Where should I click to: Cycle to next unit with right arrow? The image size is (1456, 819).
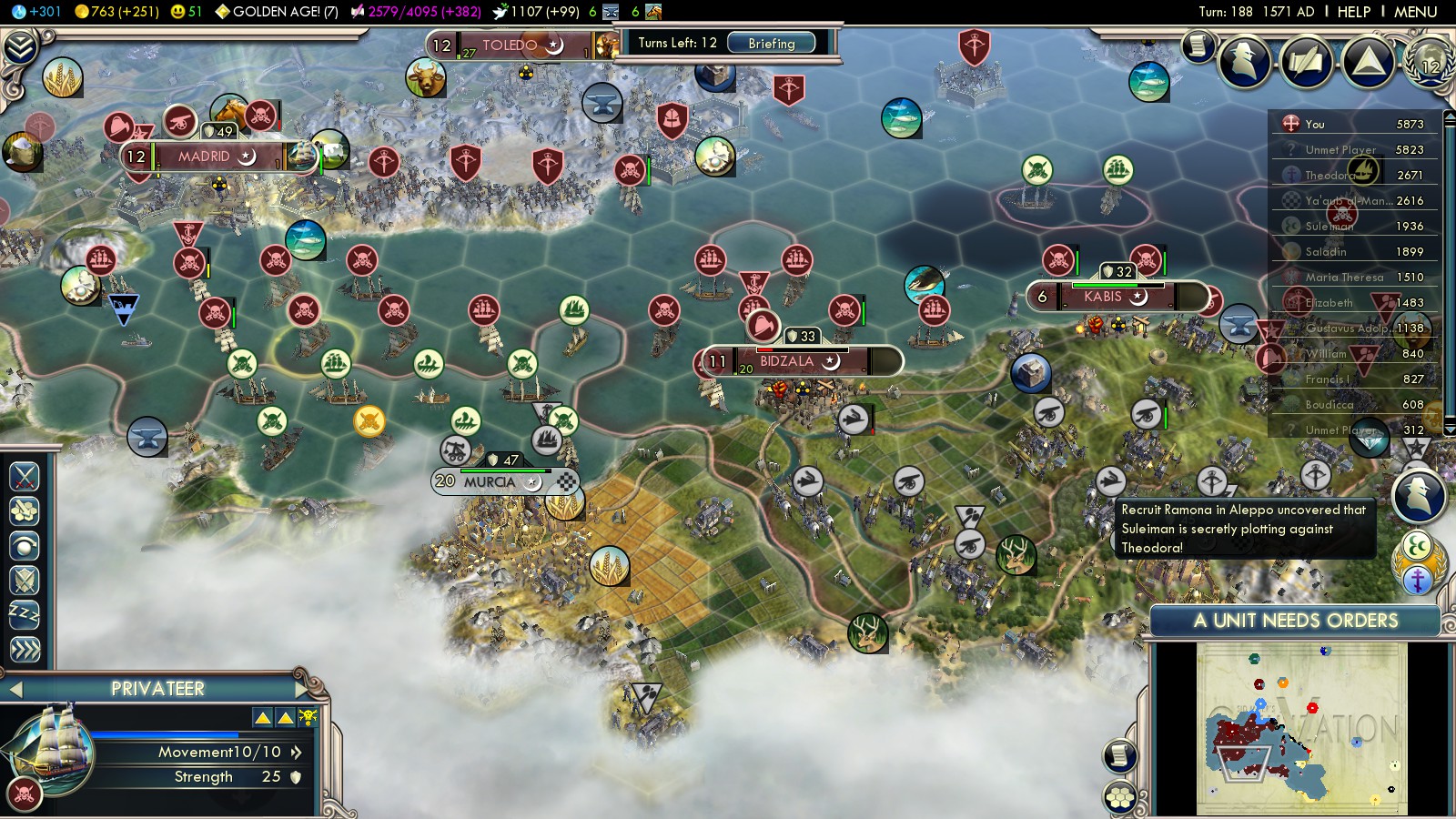301,689
